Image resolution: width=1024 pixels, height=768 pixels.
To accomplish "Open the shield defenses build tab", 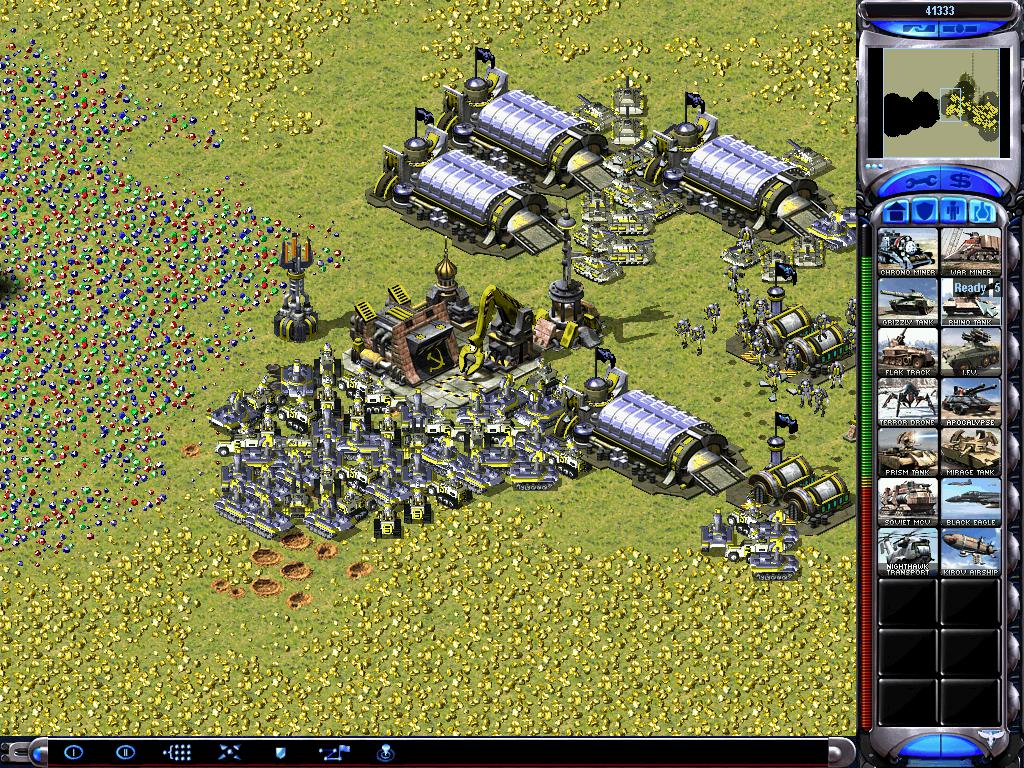I will 925,212.
